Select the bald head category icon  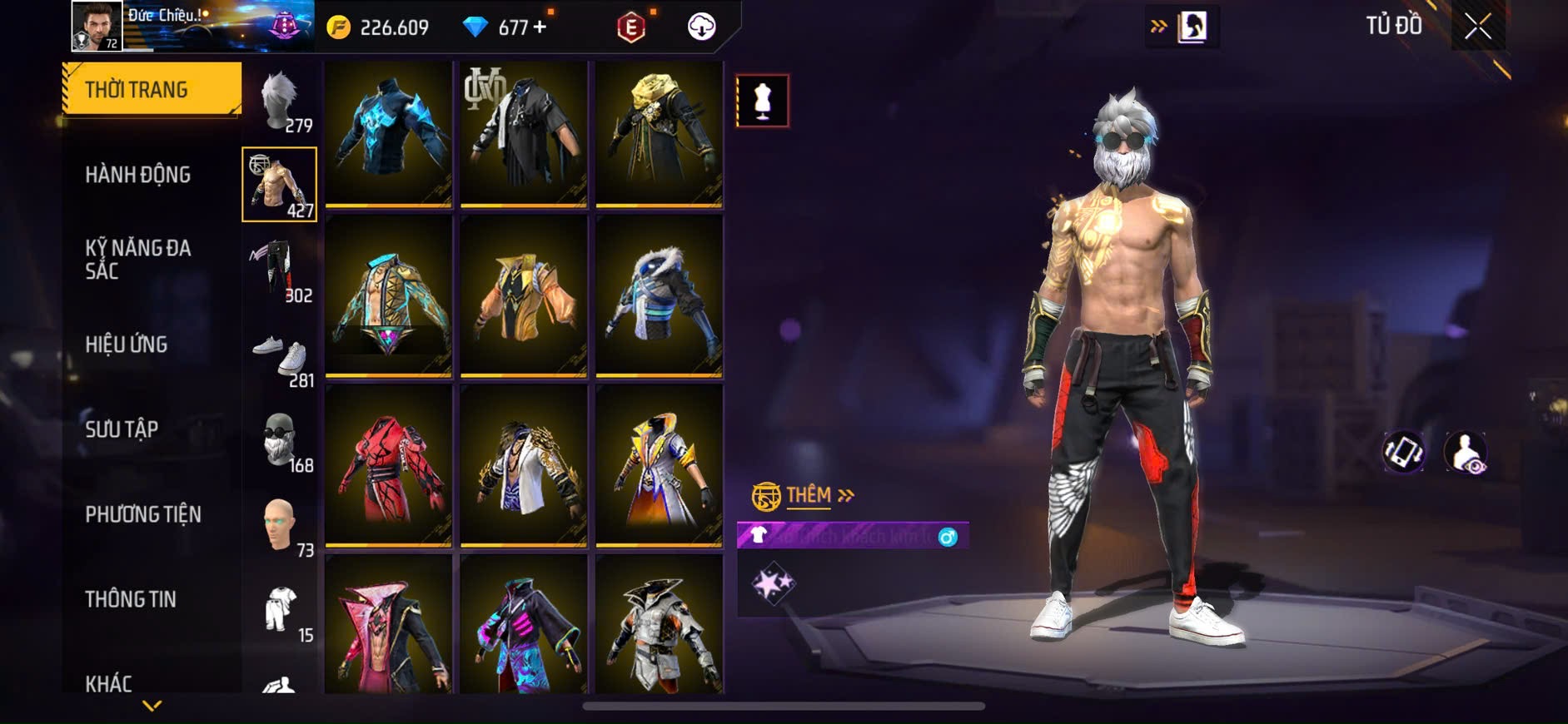281,526
